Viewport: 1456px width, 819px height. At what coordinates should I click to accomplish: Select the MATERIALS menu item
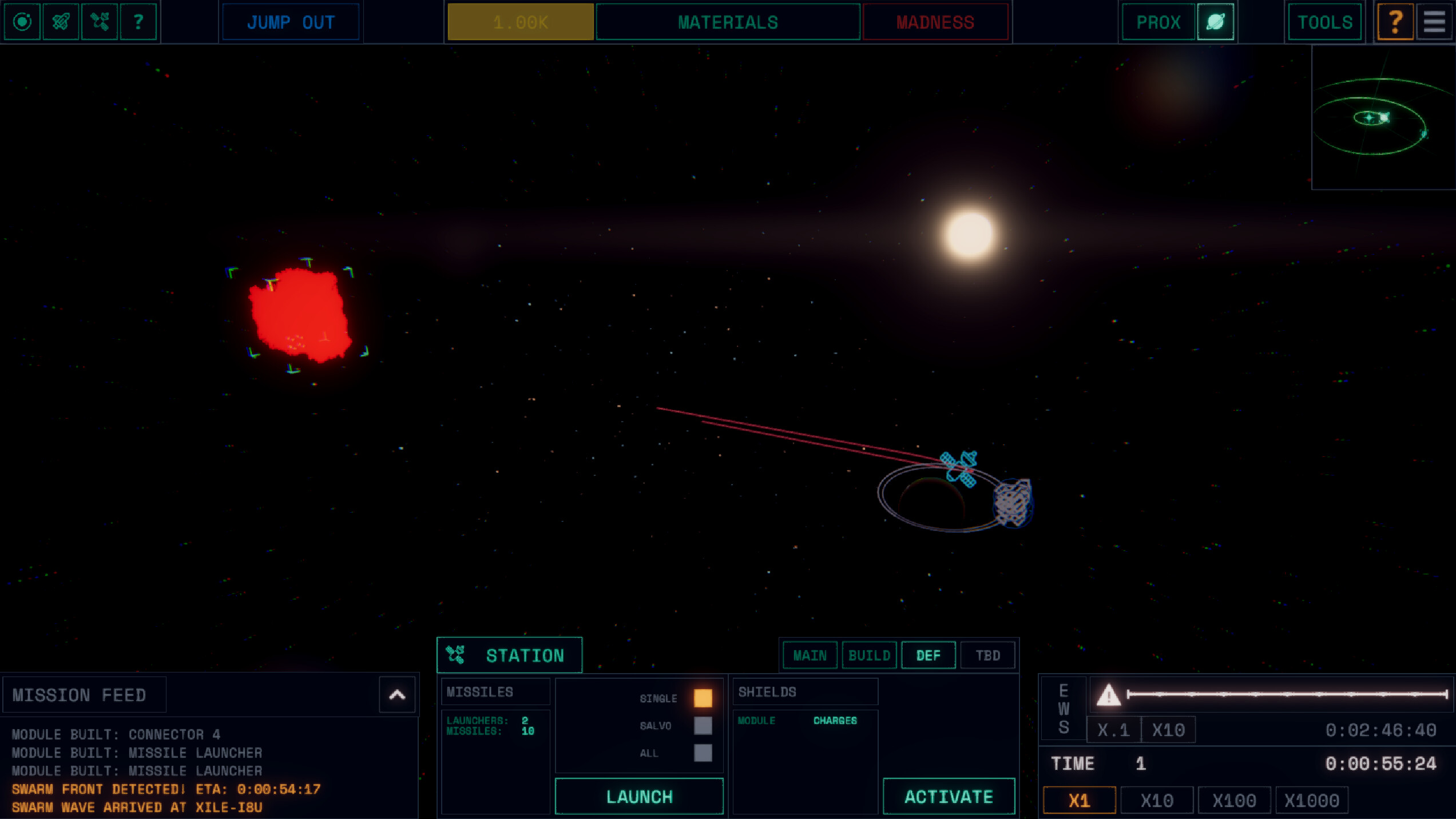tap(727, 22)
